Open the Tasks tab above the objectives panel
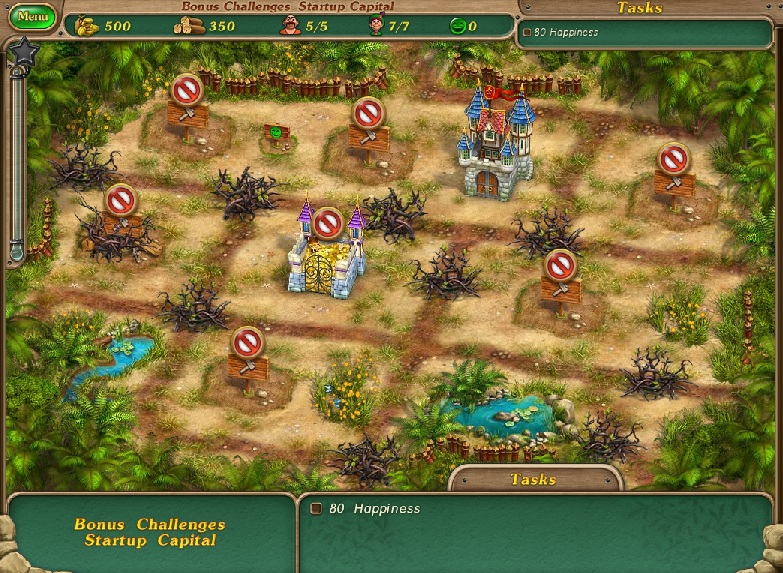 [533, 479]
